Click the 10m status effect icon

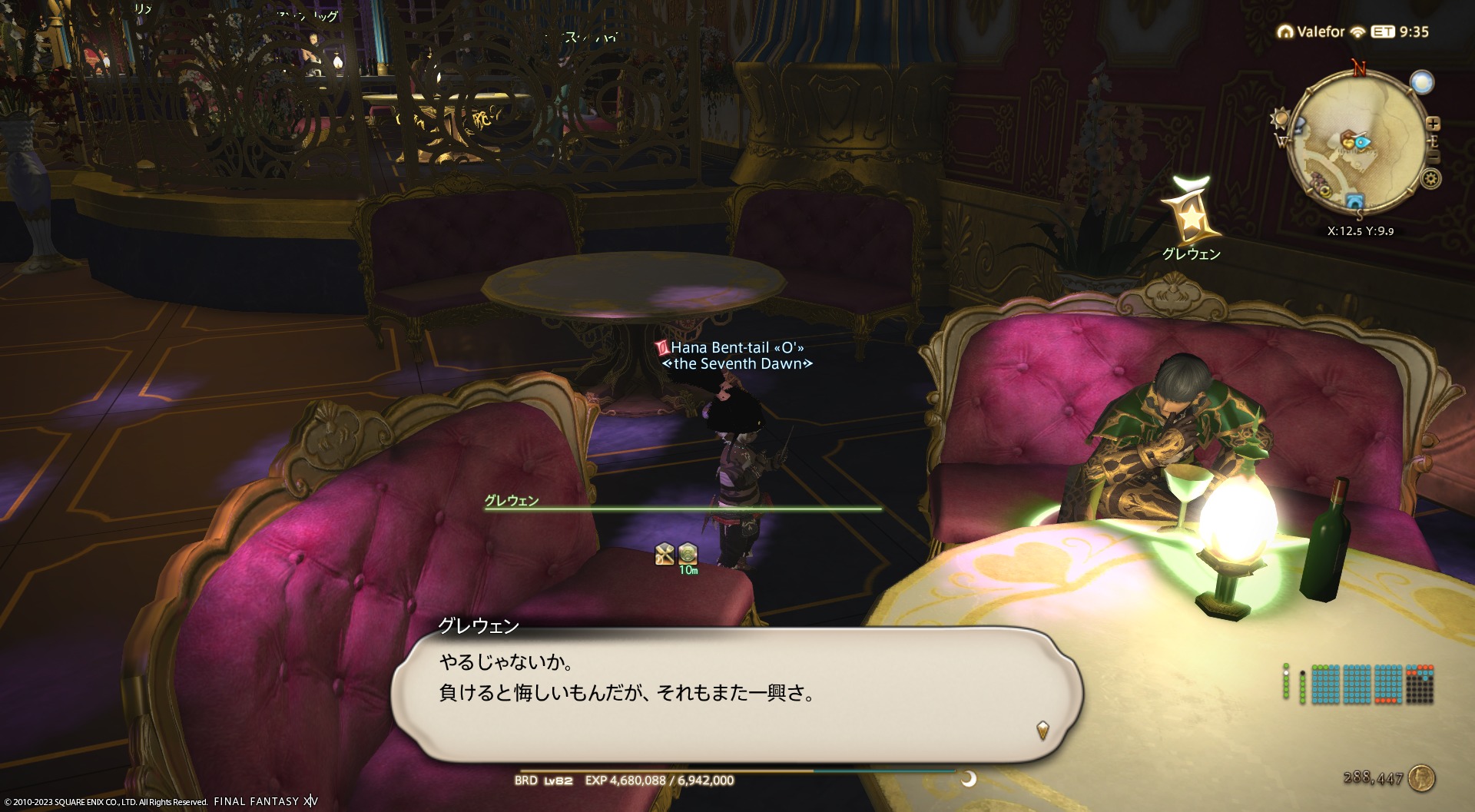click(x=688, y=555)
